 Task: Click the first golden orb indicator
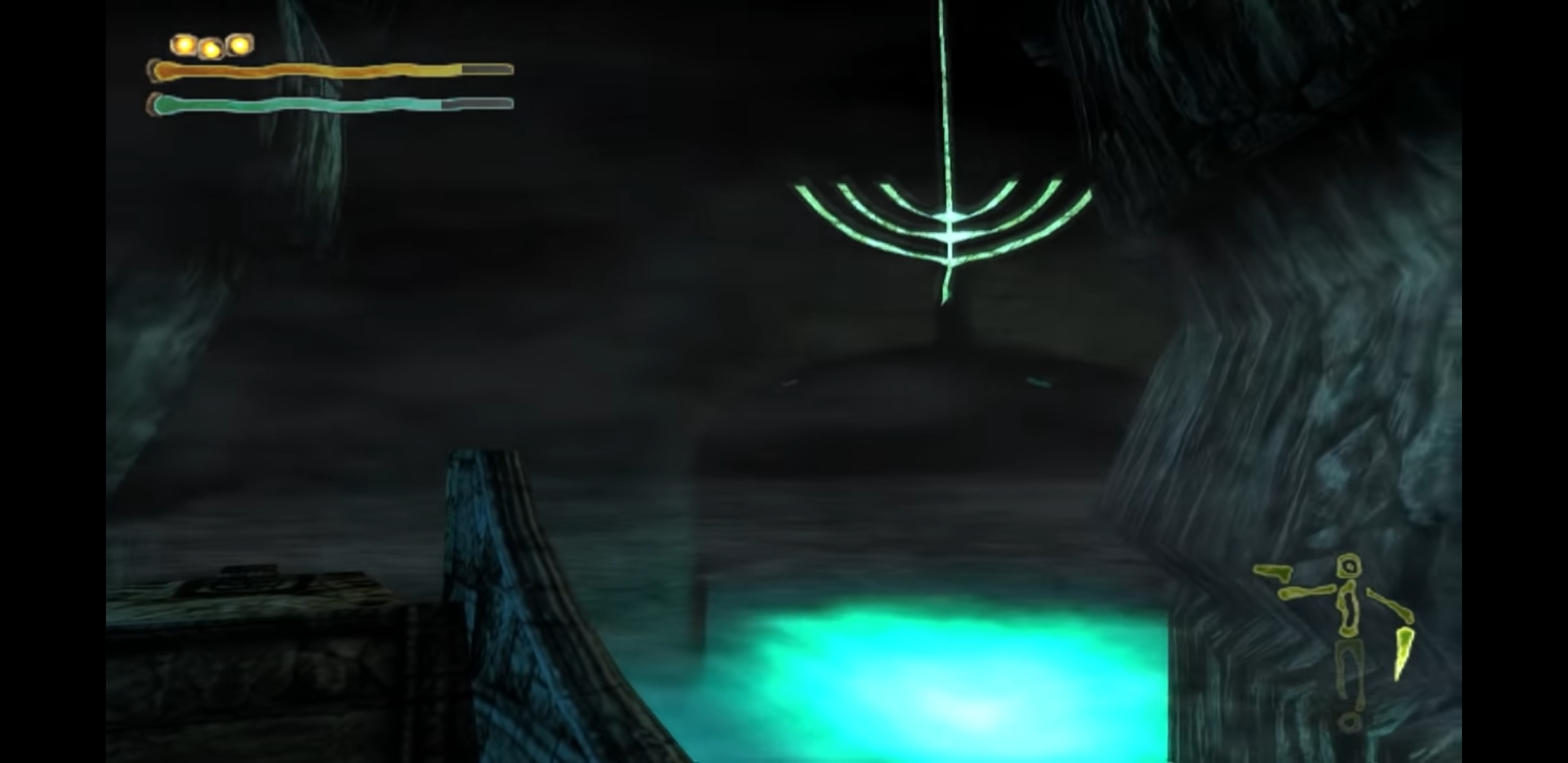183,45
